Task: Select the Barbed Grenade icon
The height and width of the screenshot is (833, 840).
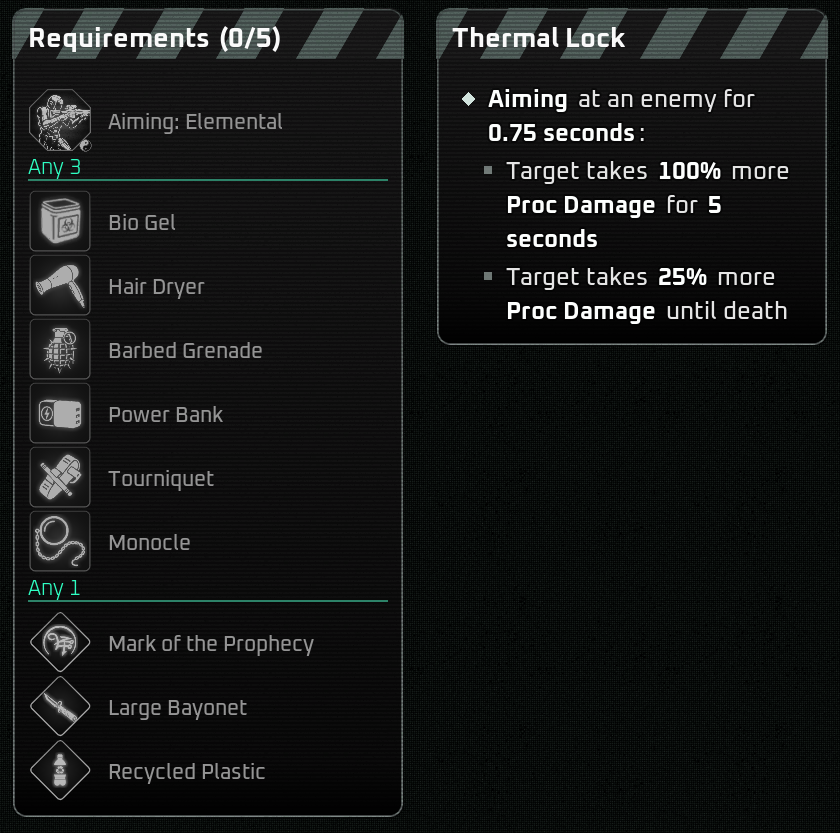Action: click(x=60, y=350)
